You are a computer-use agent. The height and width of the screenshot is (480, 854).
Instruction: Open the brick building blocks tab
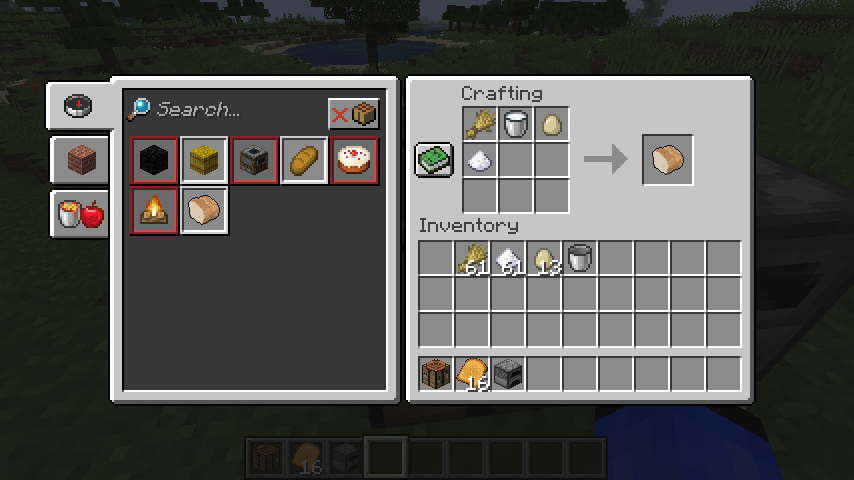click(x=78, y=160)
